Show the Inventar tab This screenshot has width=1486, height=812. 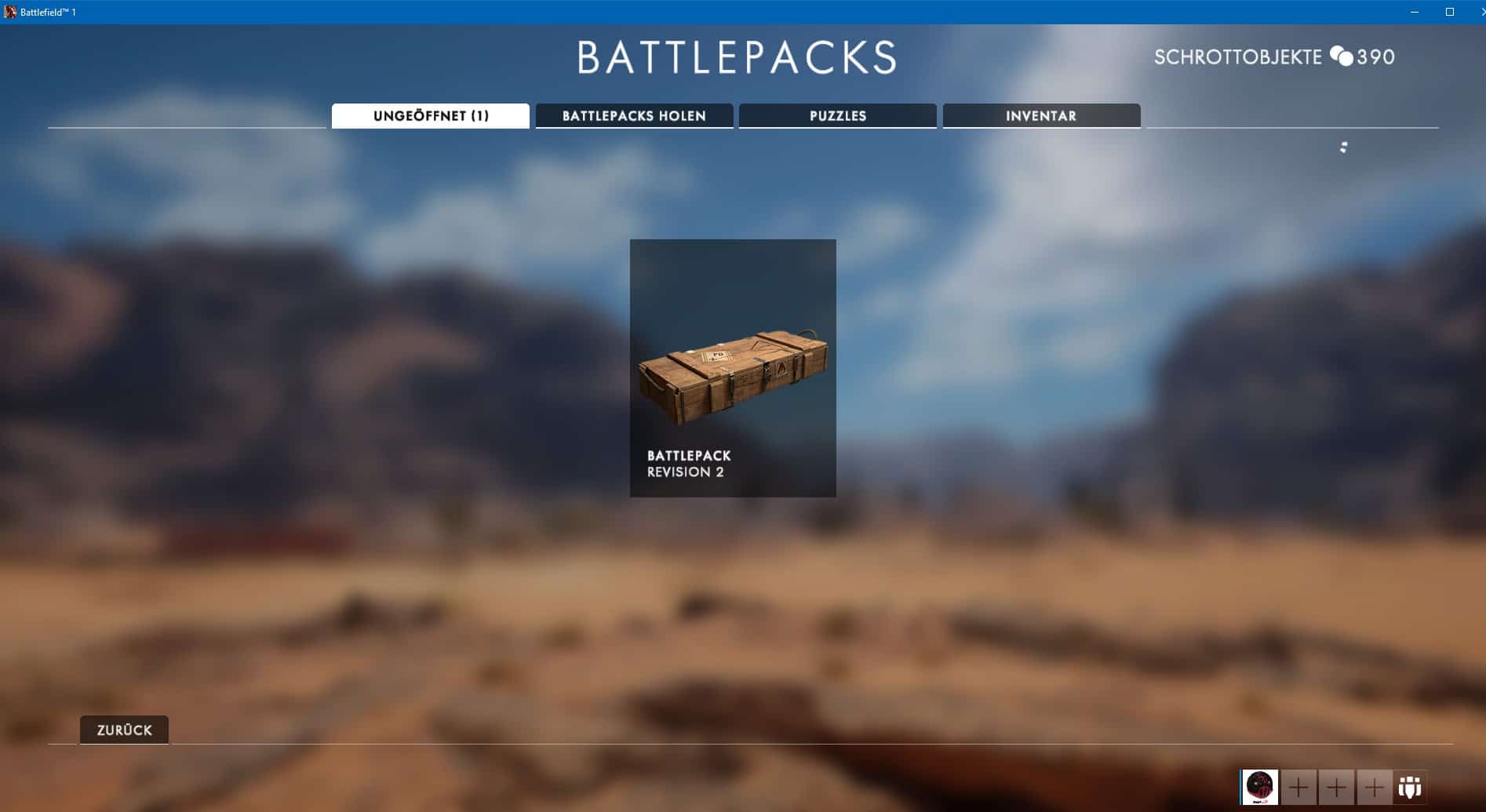[x=1041, y=115]
